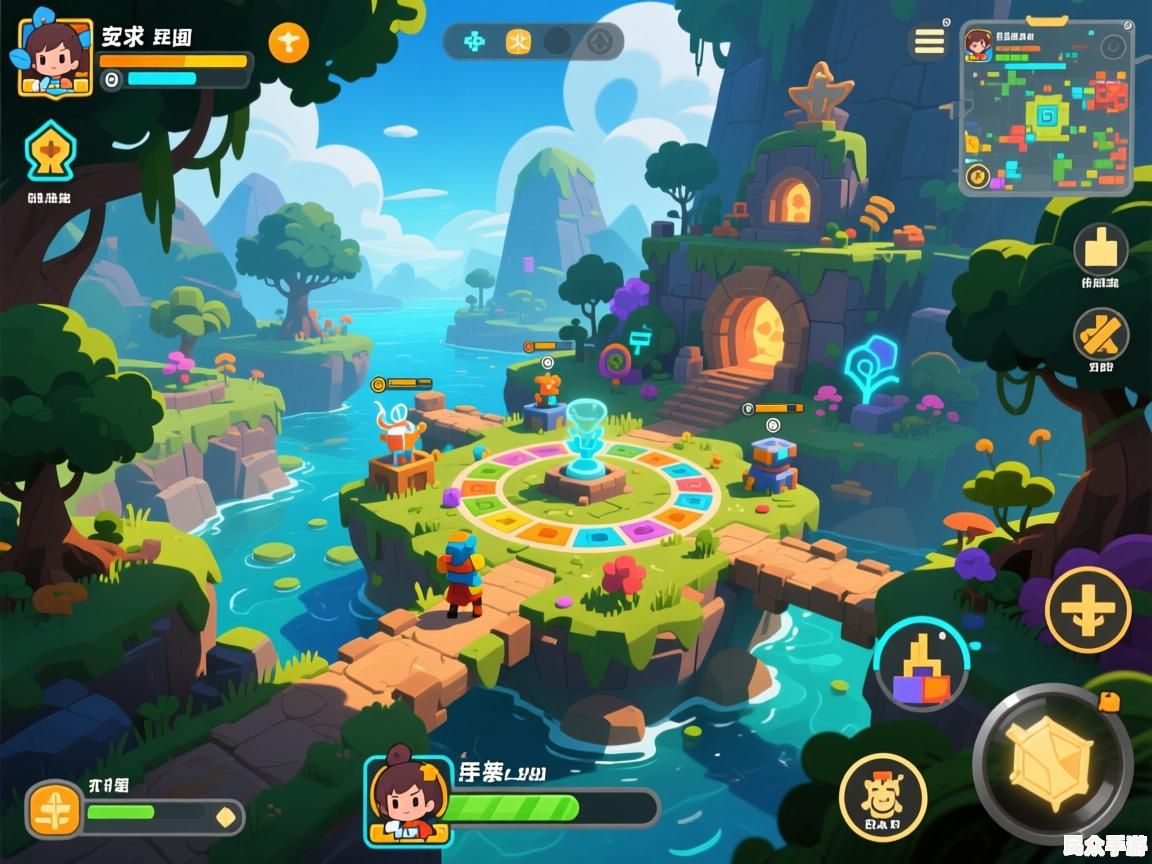Activate the yellow hand icon button
Screen dimensions: 1152x864
[x=1101, y=248]
